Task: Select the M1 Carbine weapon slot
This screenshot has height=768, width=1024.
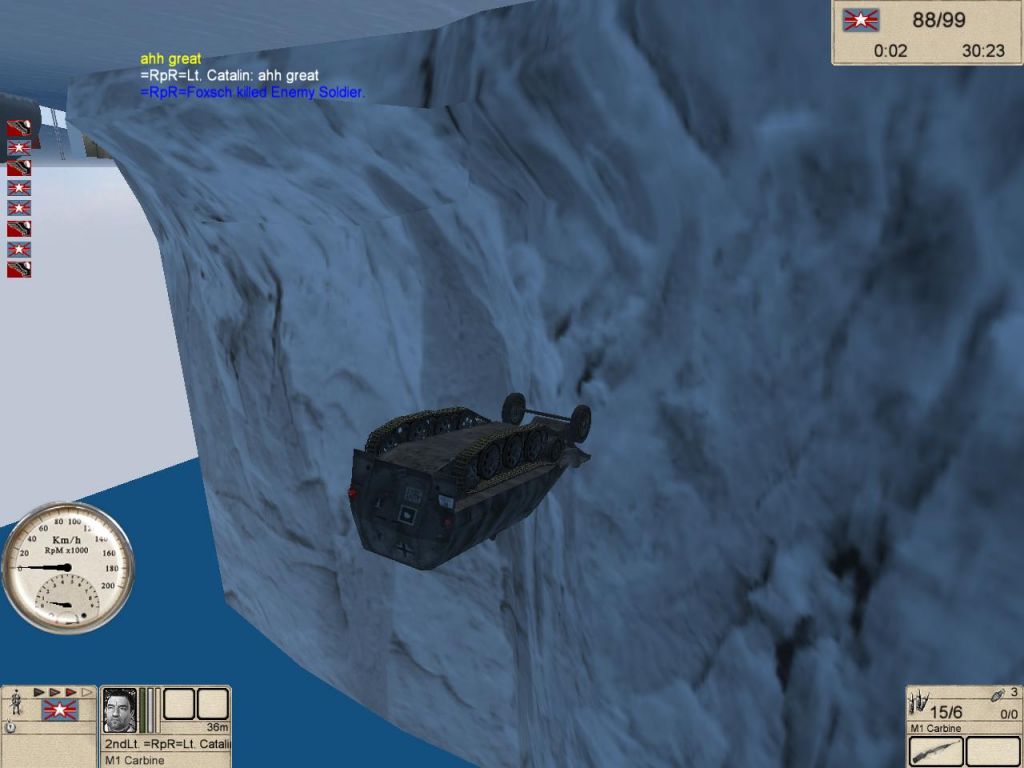Action: pyautogui.click(x=937, y=751)
